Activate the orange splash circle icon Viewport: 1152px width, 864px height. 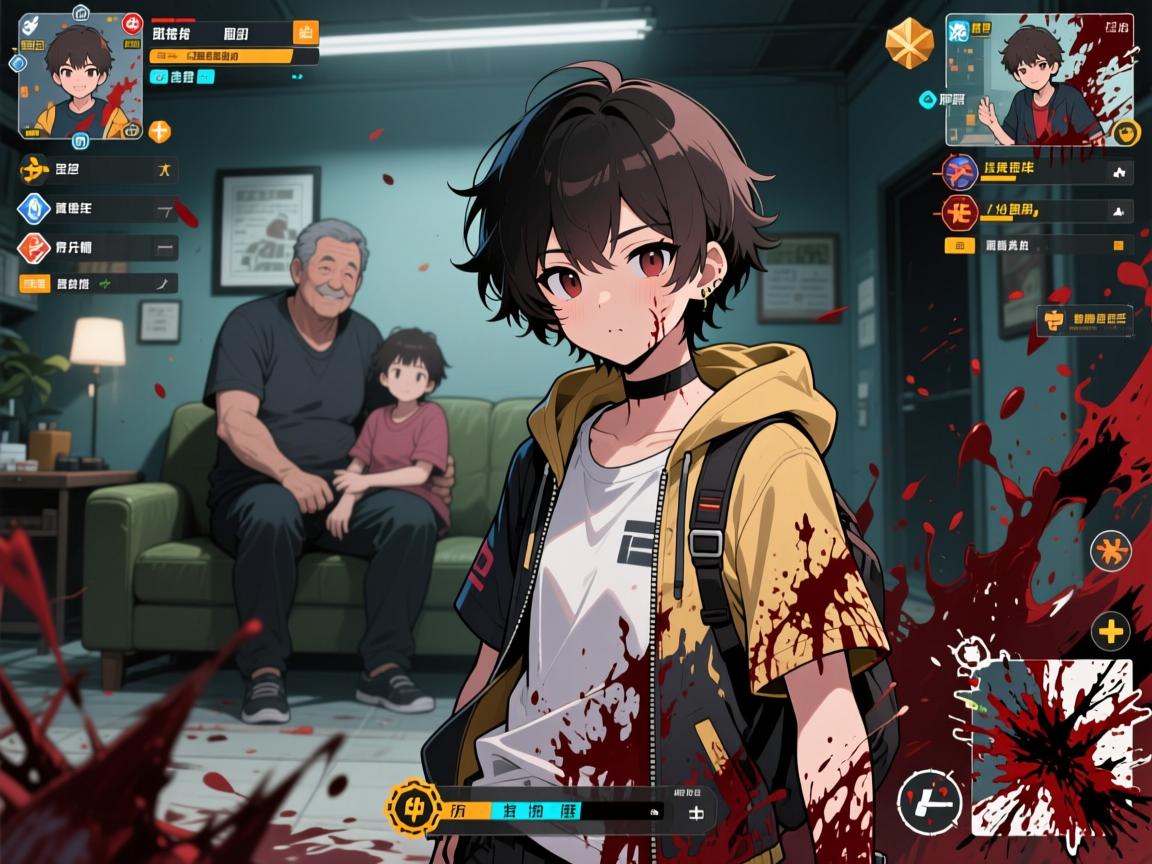[x=1110, y=551]
